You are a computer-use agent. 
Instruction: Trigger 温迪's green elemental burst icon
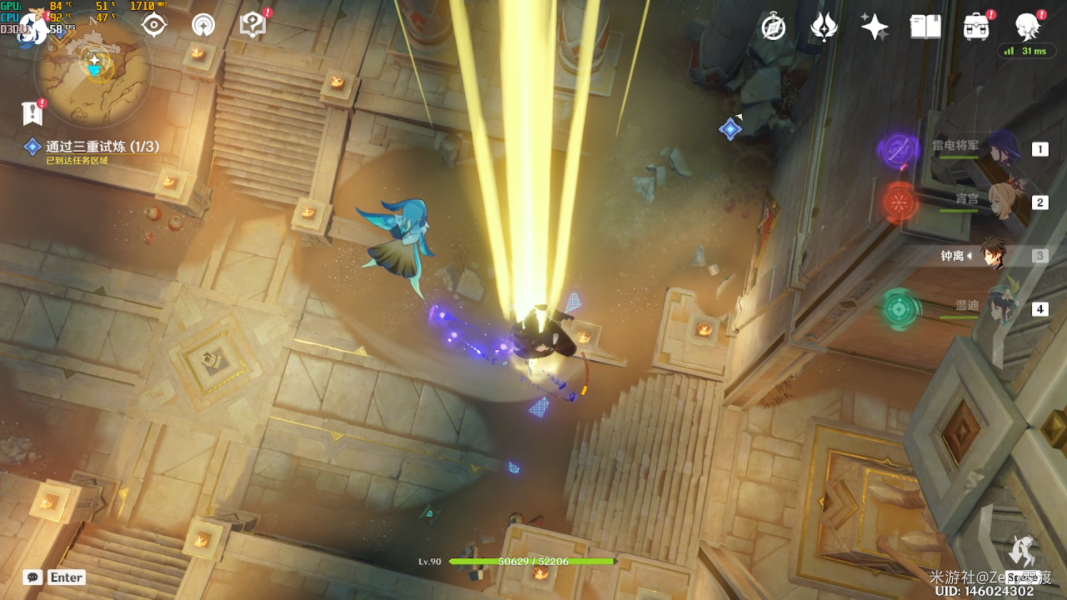coord(900,309)
